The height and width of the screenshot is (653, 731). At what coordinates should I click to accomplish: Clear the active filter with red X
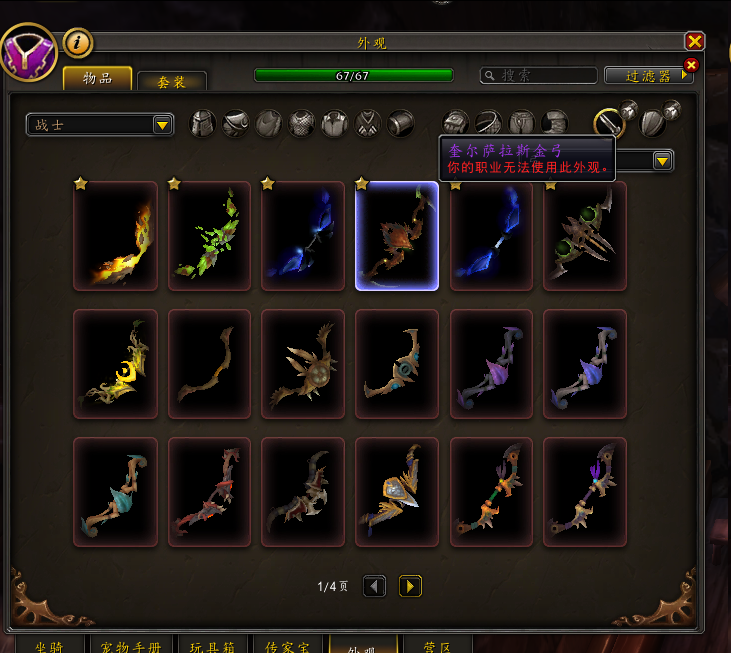coord(689,65)
